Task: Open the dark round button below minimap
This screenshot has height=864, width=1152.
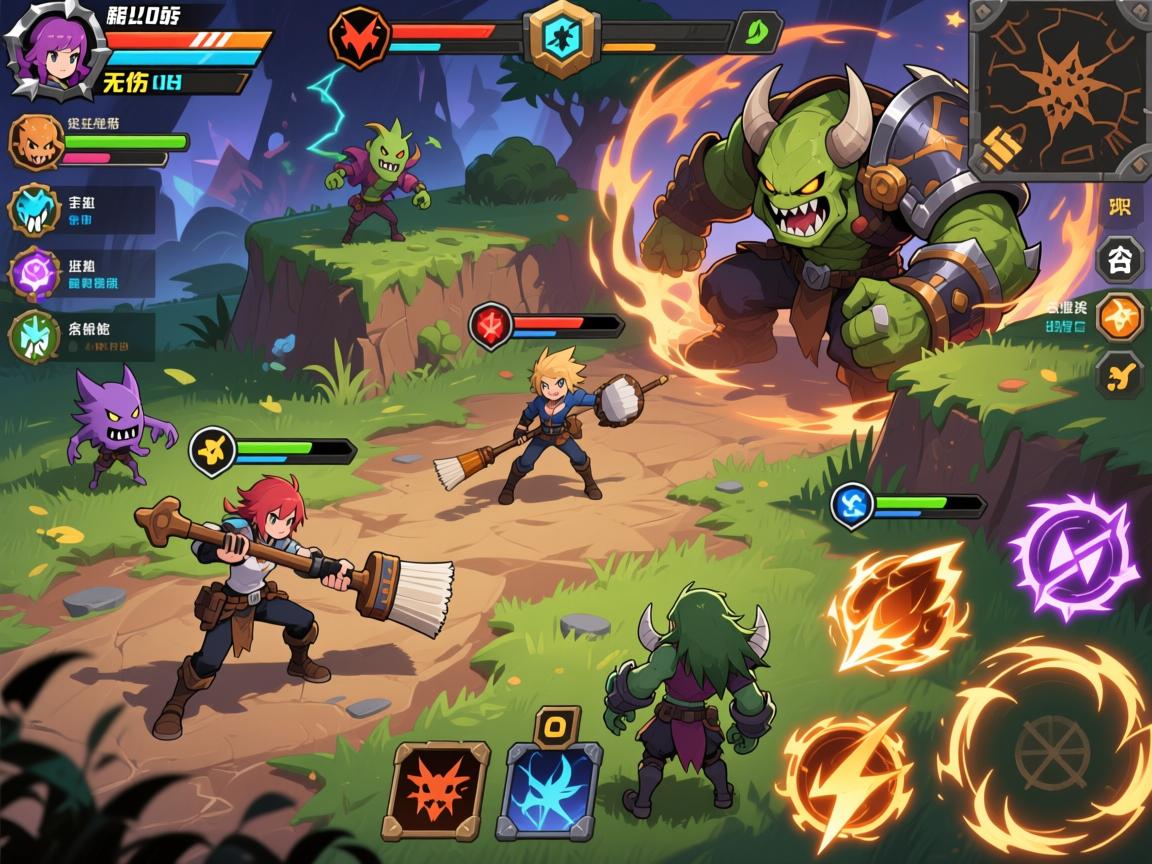Action: [1119, 260]
